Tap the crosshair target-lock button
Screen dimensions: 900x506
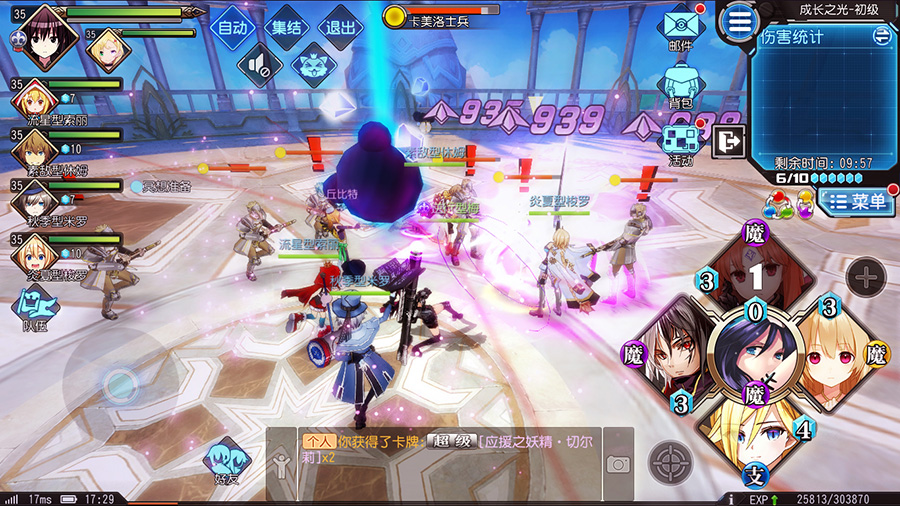point(670,463)
